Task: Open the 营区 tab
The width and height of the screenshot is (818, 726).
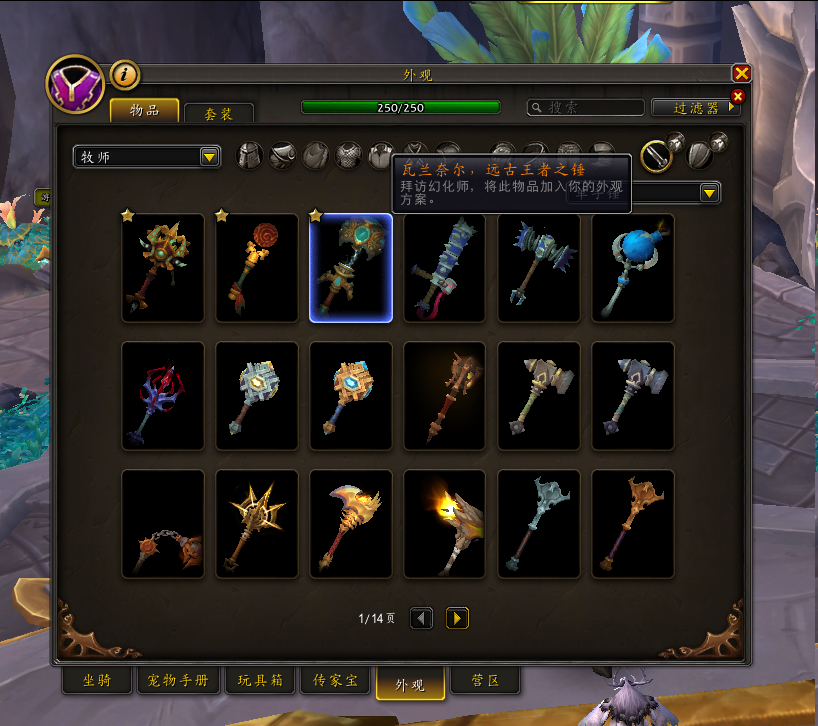Action: click(485, 681)
